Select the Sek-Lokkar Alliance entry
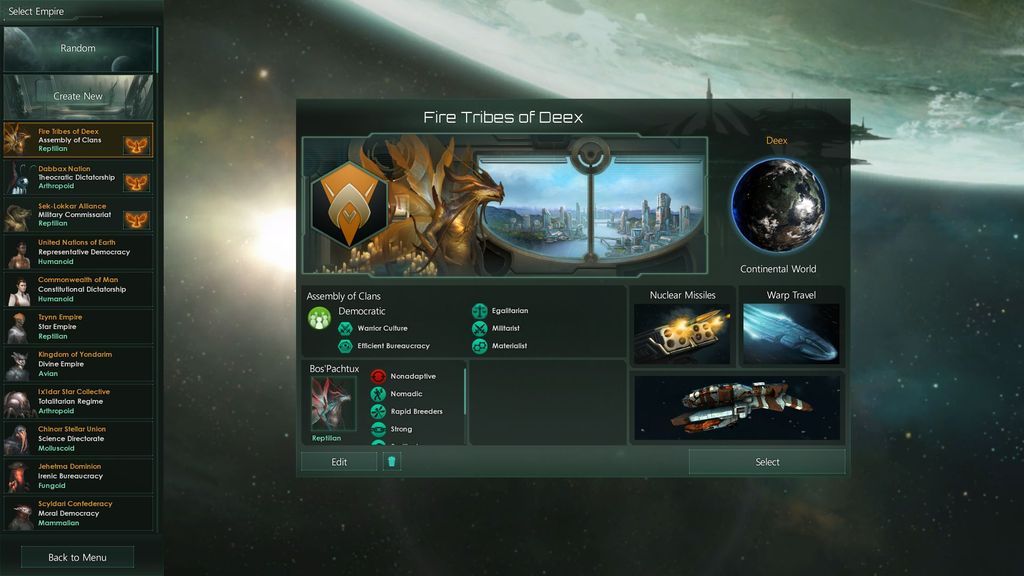 click(78, 215)
